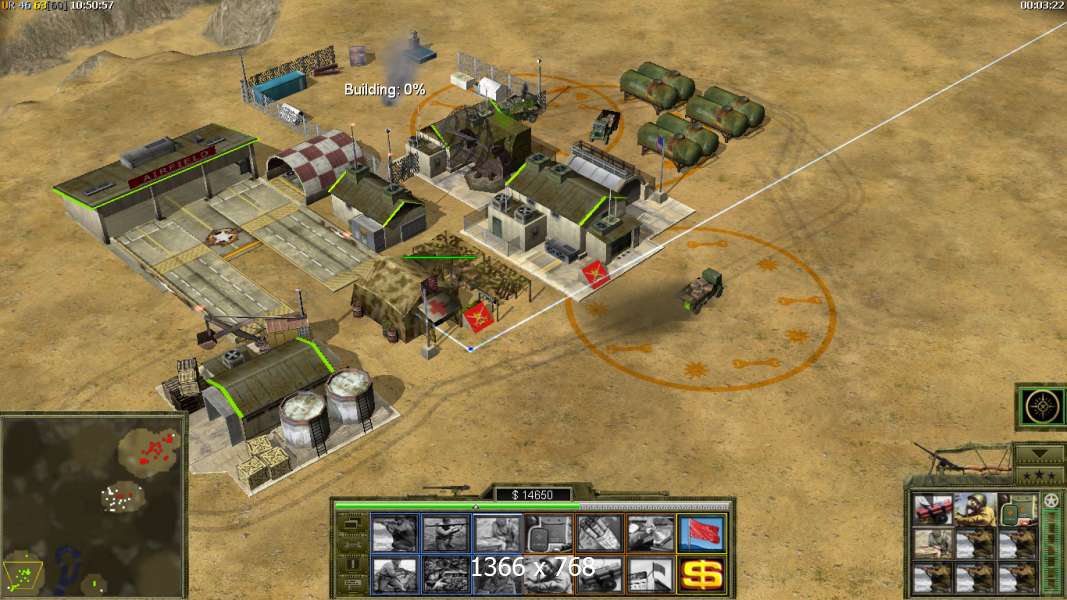
Task: Open the three-star rank button
Action: pyautogui.click(x=1039, y=473)
